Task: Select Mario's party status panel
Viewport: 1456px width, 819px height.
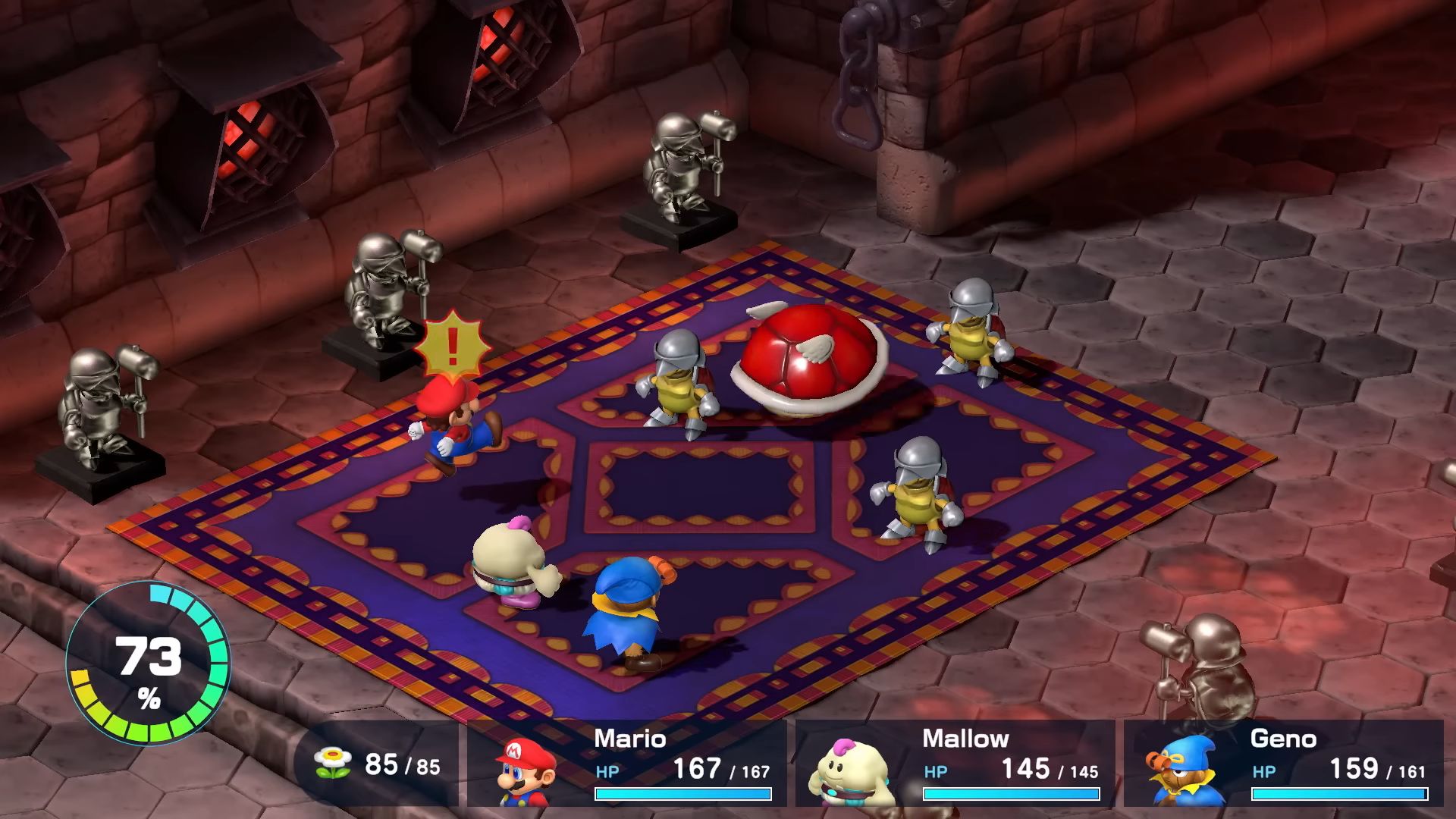Action: click(x=626, y=764)
